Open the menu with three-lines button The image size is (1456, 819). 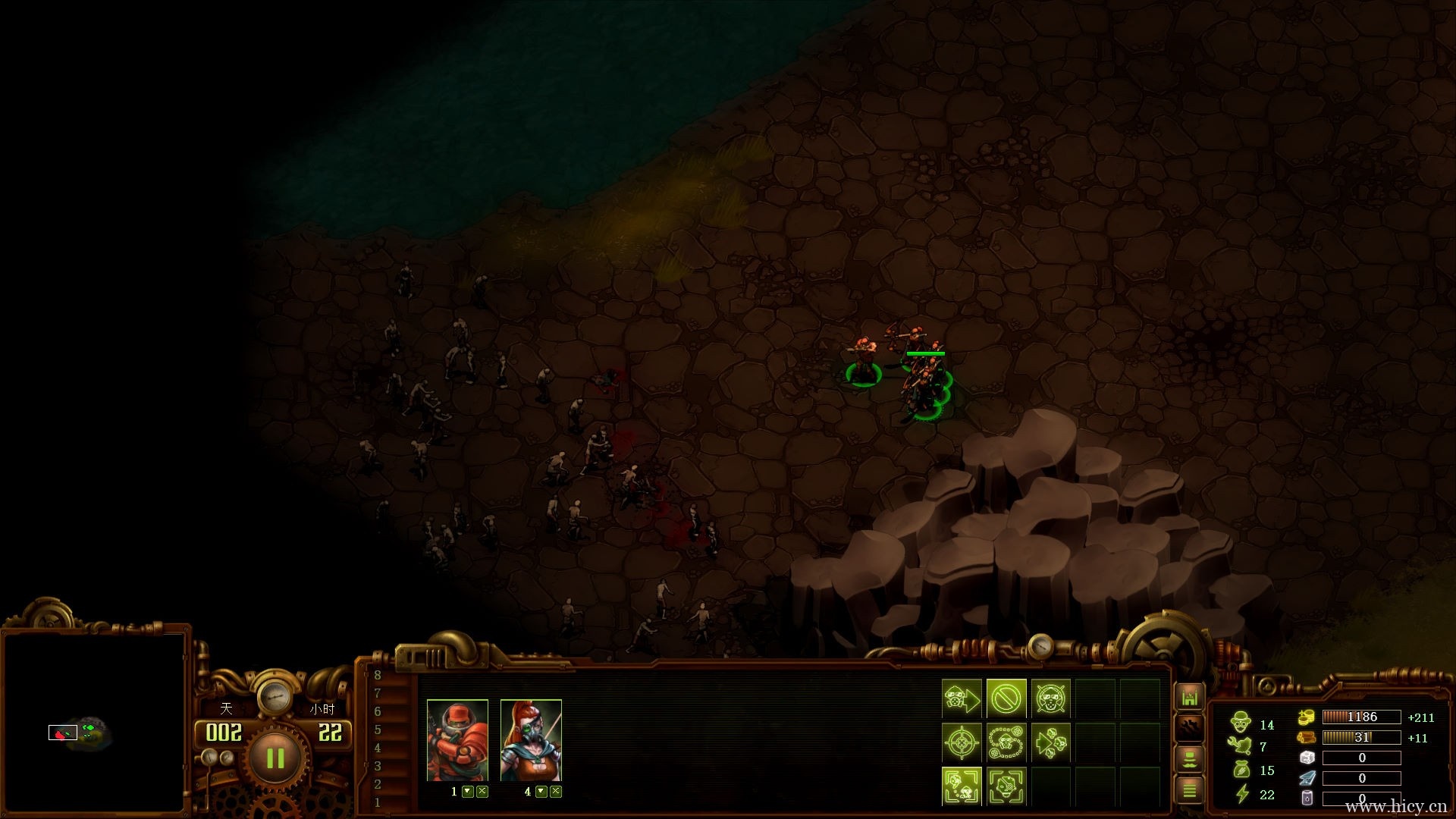pos(1189,790)
